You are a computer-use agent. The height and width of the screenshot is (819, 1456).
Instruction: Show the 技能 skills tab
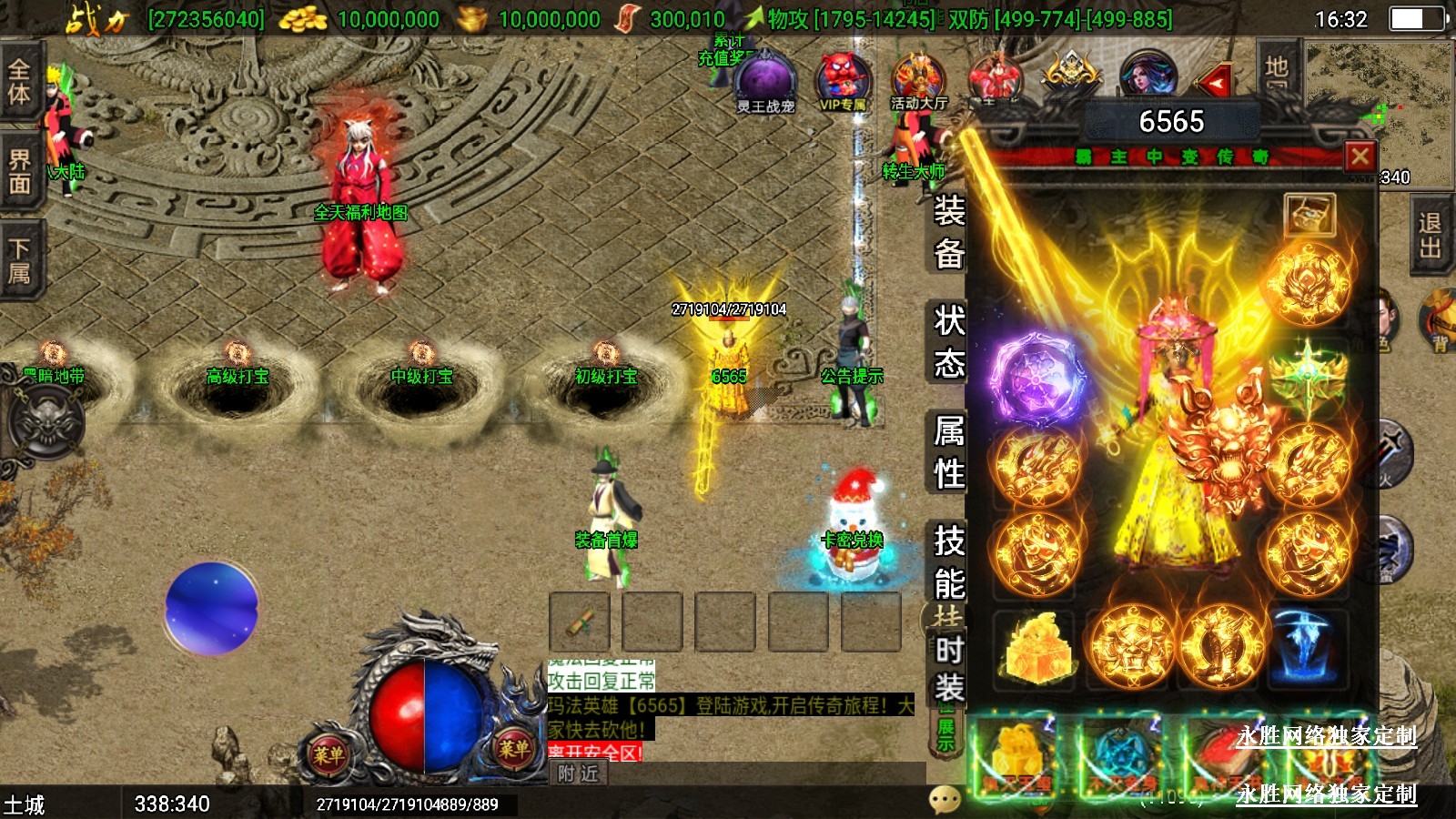(948, 561)
